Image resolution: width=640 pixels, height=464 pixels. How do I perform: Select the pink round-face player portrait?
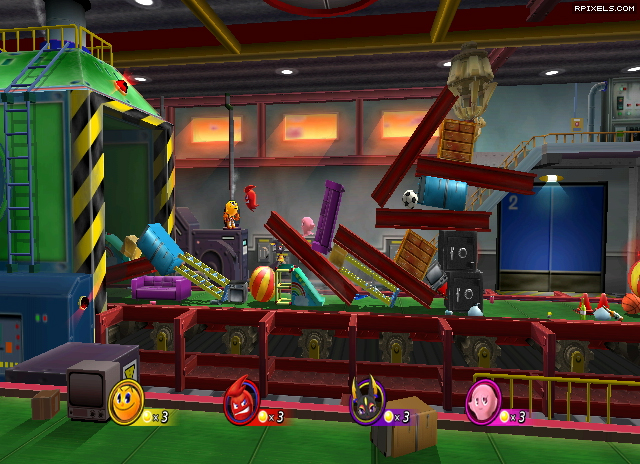(484, 402)
